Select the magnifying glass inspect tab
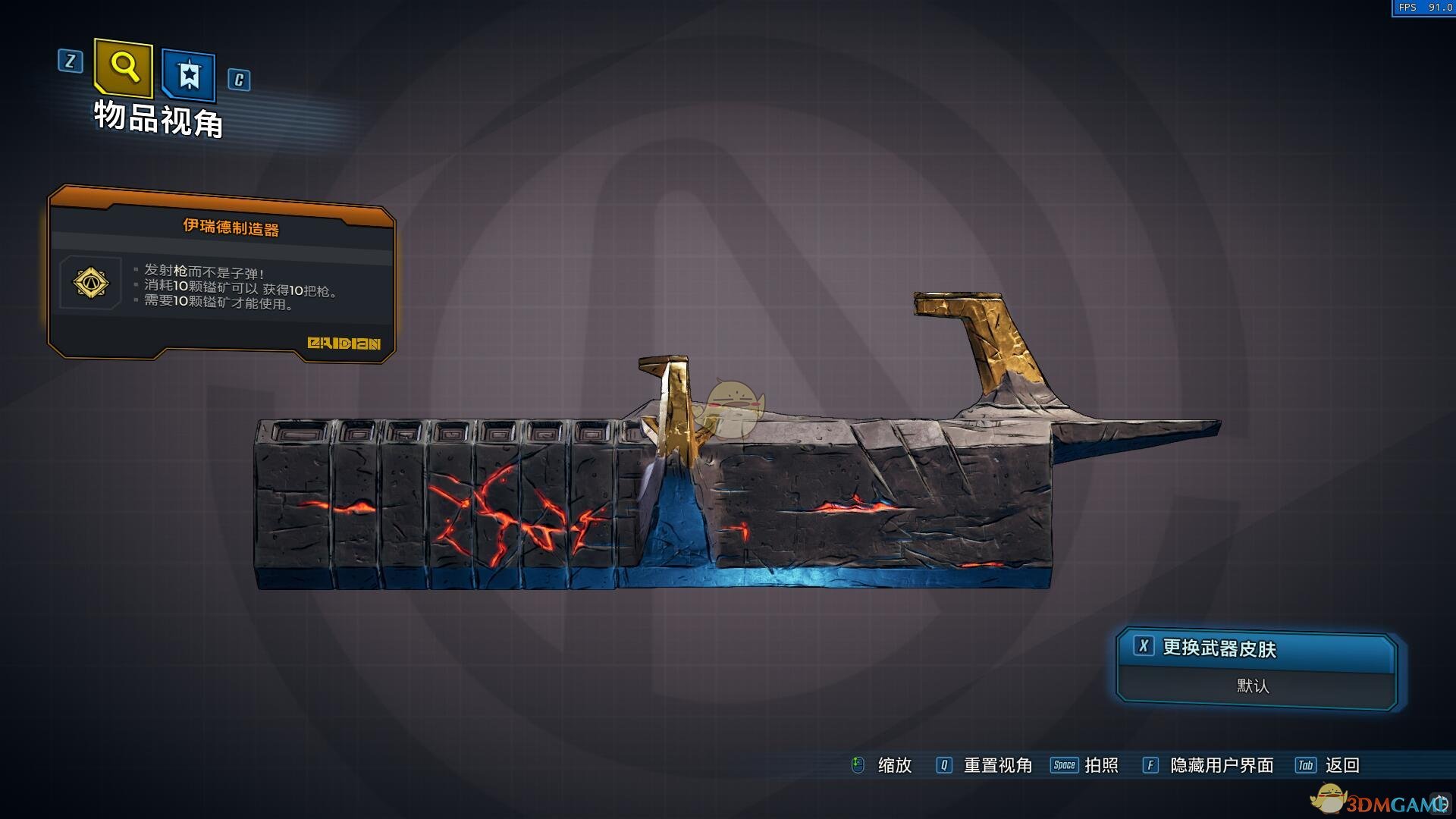 click(x=124, y=68)
